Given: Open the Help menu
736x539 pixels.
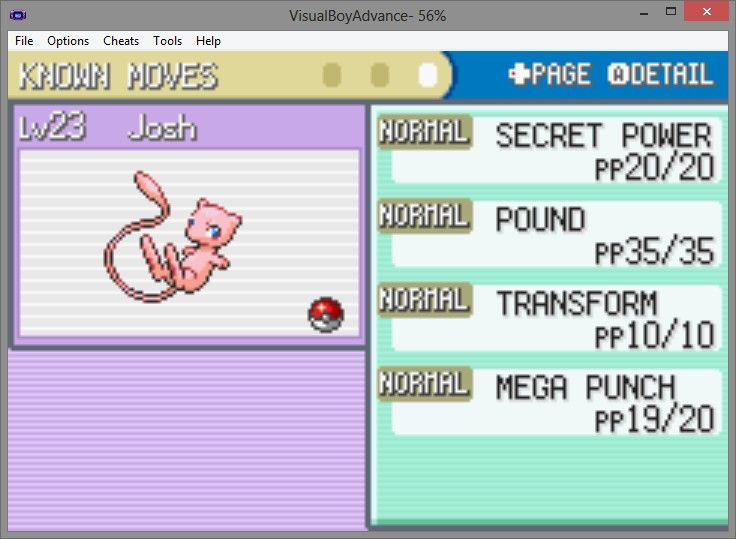Looking at the screenshot, I should (x=208, y=41).
